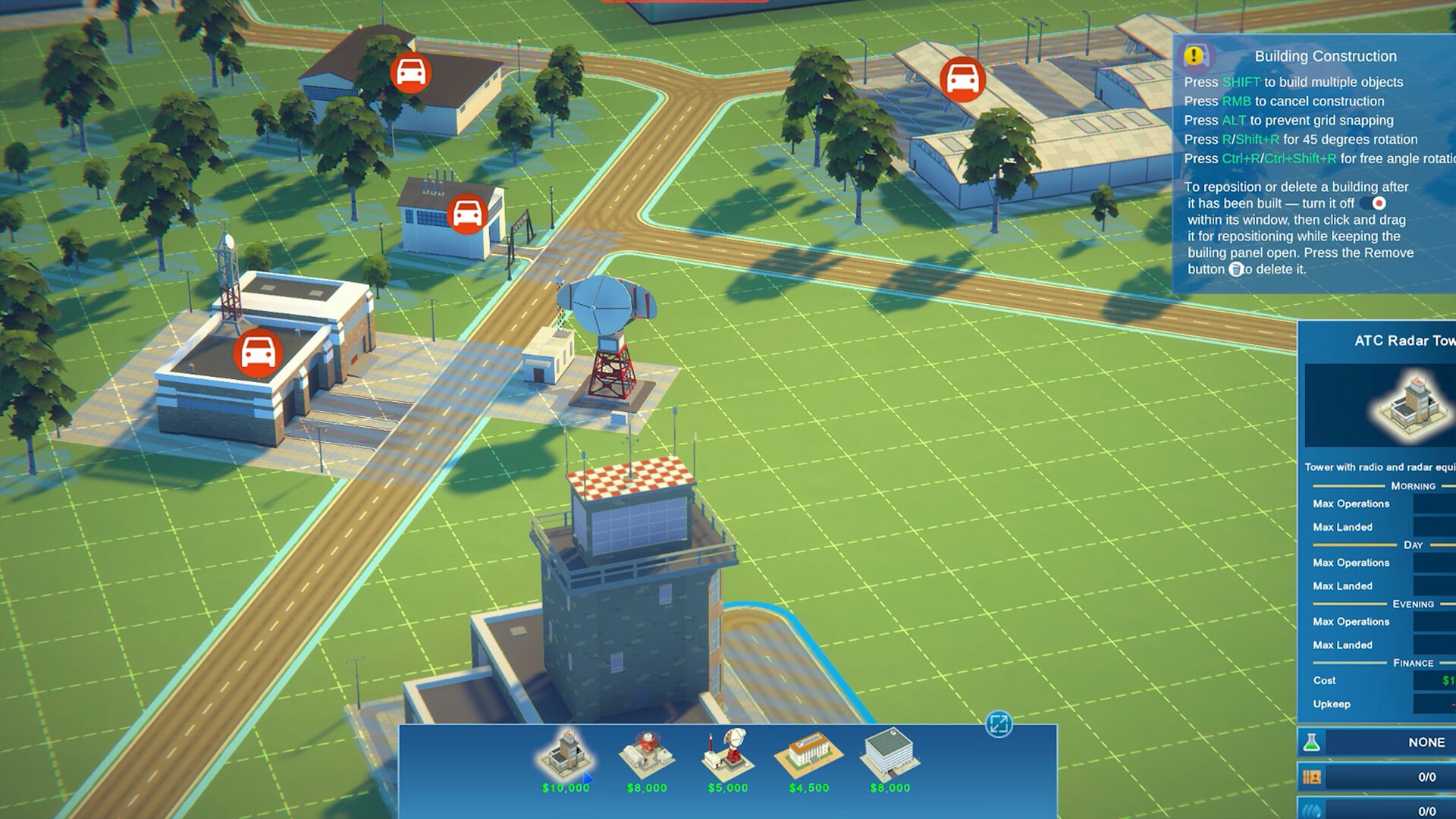Select the car warning icon on the brown-roofed house

tap(411, 73)
